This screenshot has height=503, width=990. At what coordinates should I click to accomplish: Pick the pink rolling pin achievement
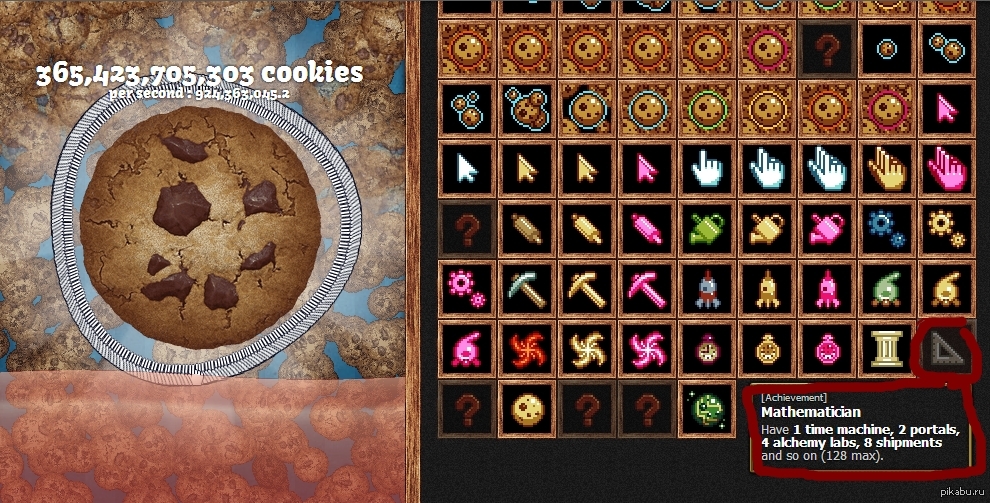coord(645,228)
